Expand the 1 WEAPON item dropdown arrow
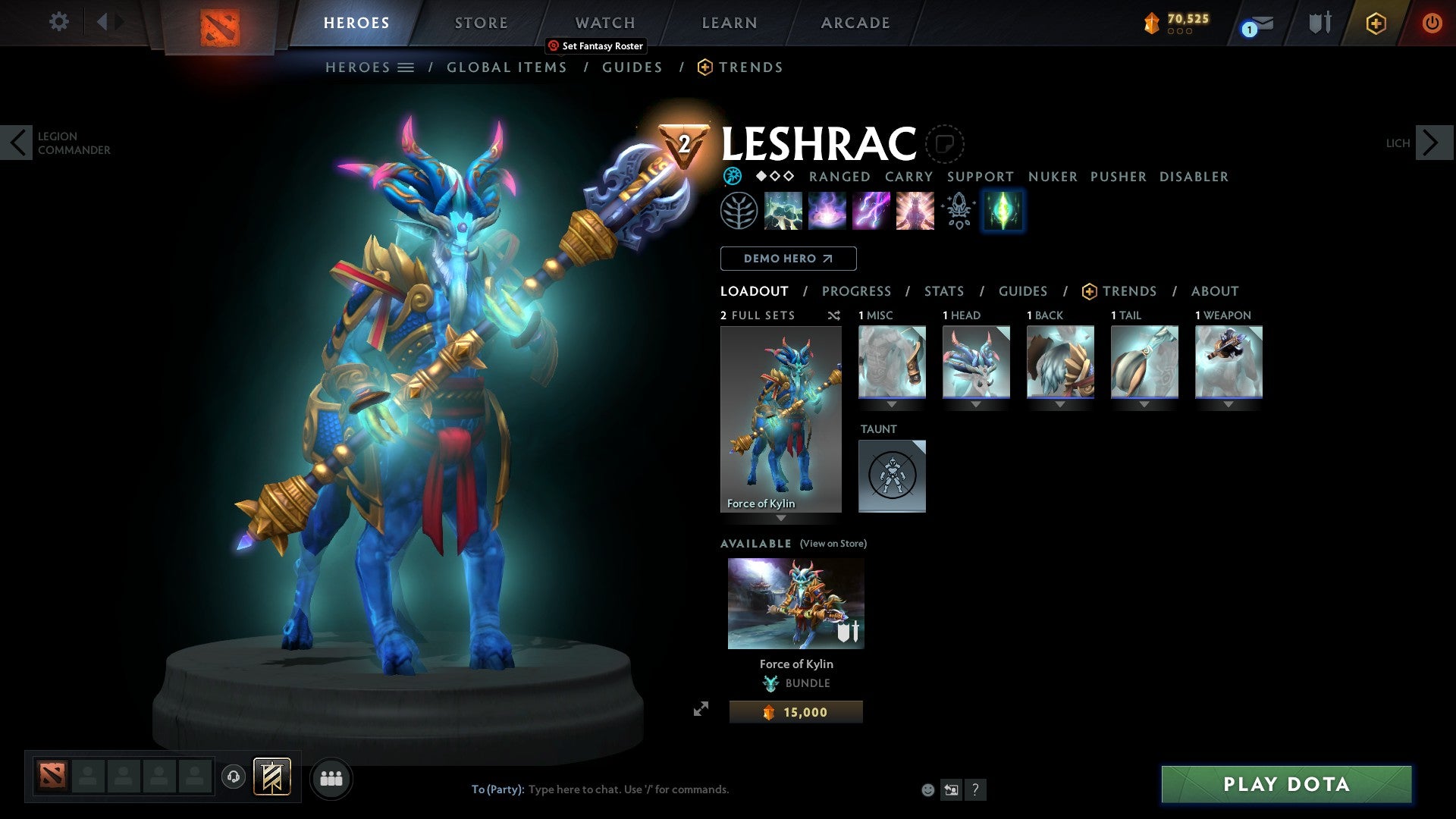Screen dimensions: 1456x819 tap(1228, 405)
